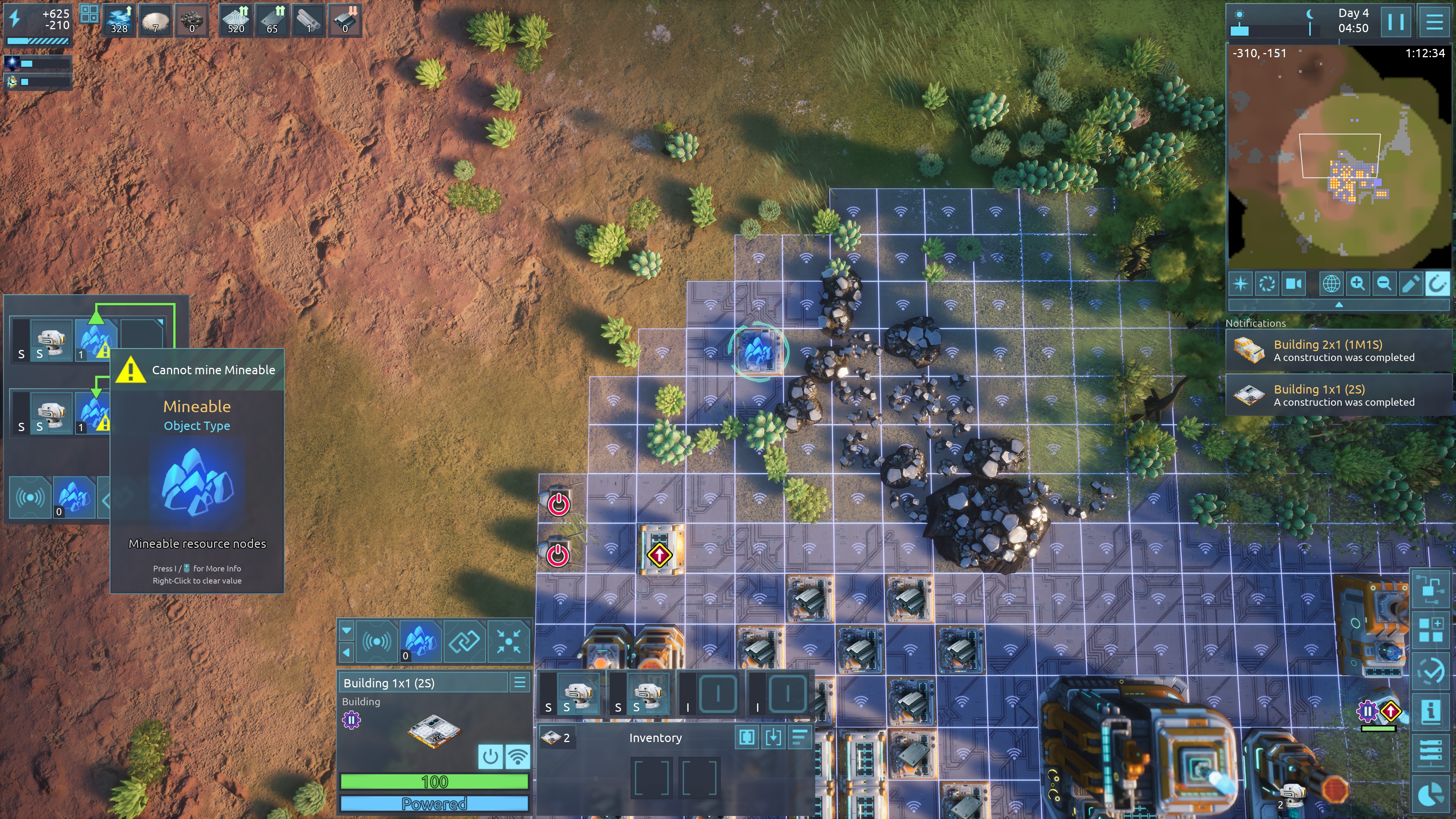Pause the game simulation

(x=1395, y=22)
